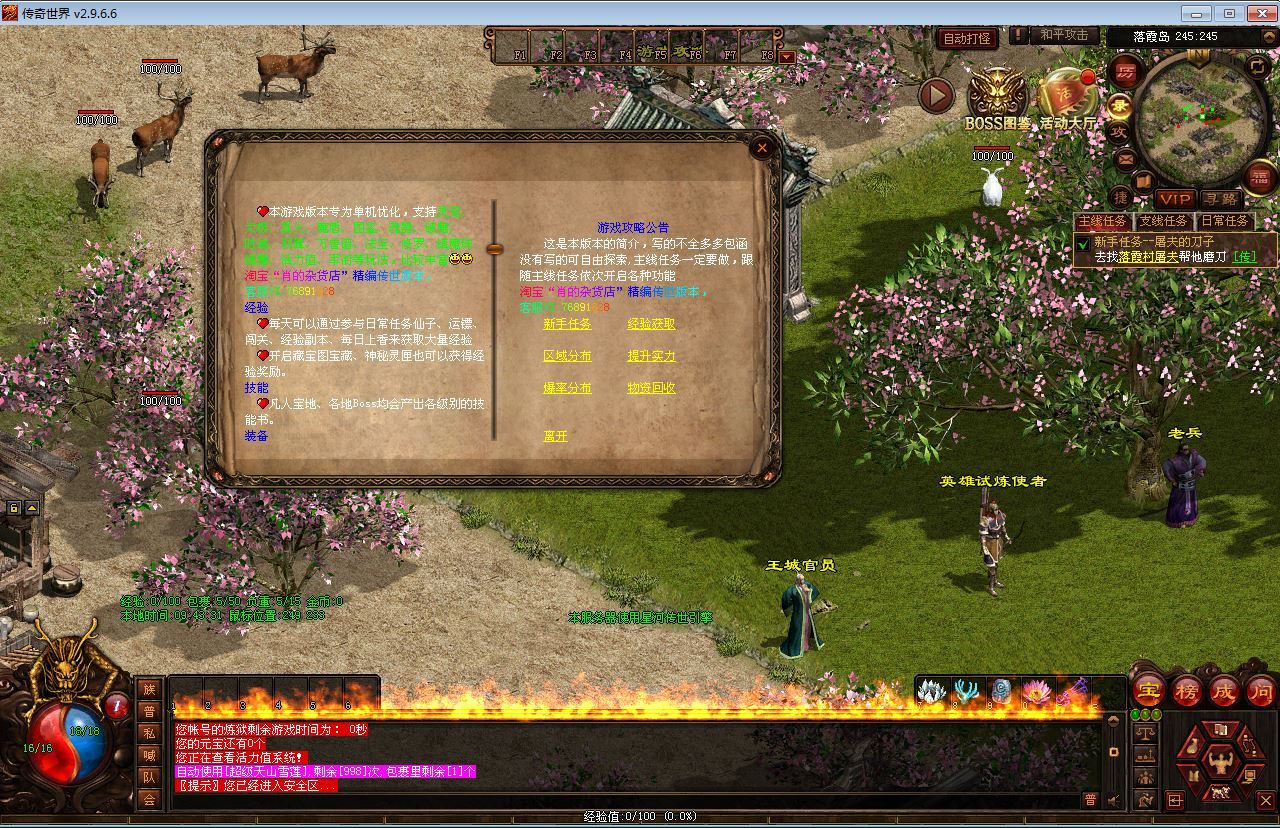Open the 榜 ranking button
The width and height of the screenshot is (1280, 828).
[1187, 691]
